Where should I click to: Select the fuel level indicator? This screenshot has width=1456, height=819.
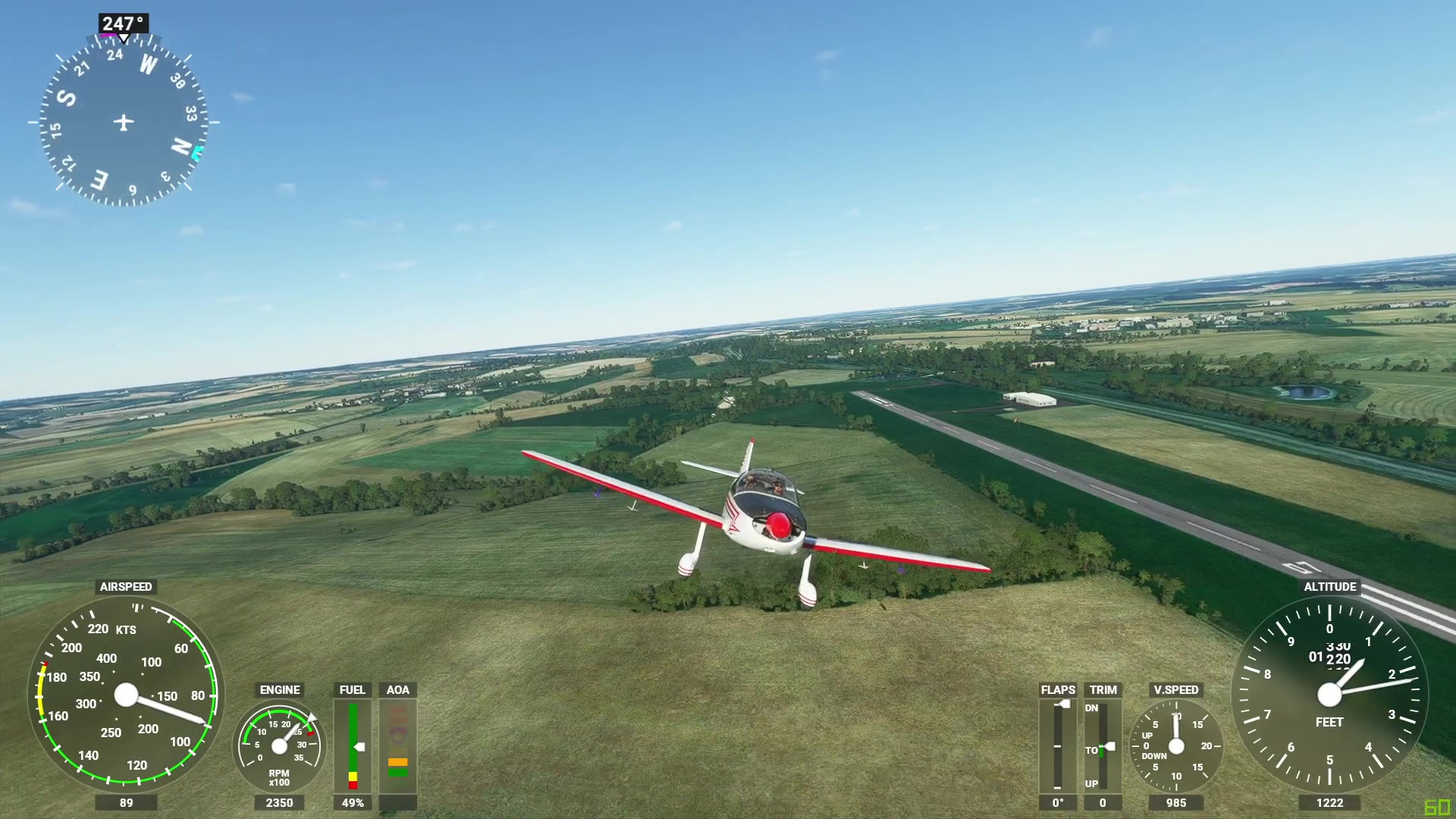[x=353, y=745]
